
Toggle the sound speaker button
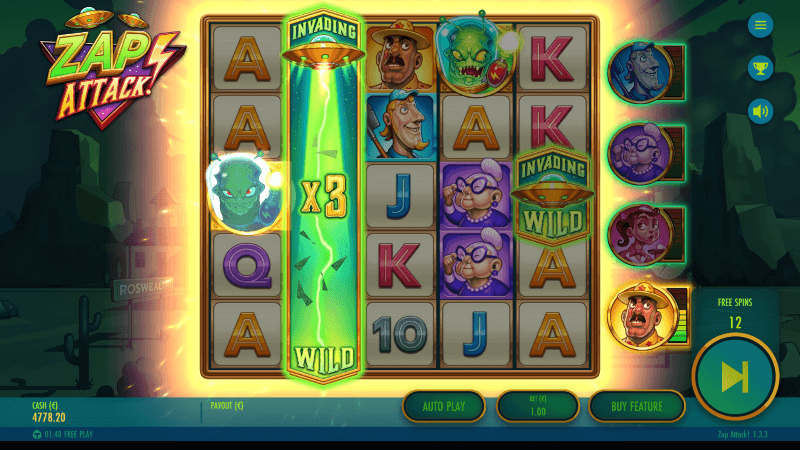[x=761, y=110]
